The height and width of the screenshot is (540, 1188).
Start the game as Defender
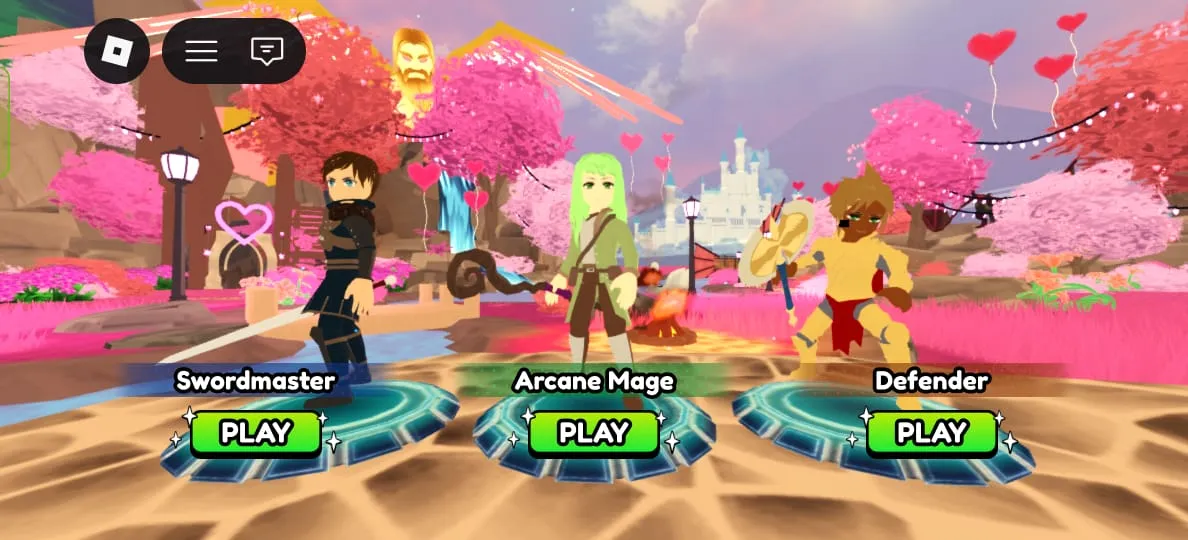point(931,433)
